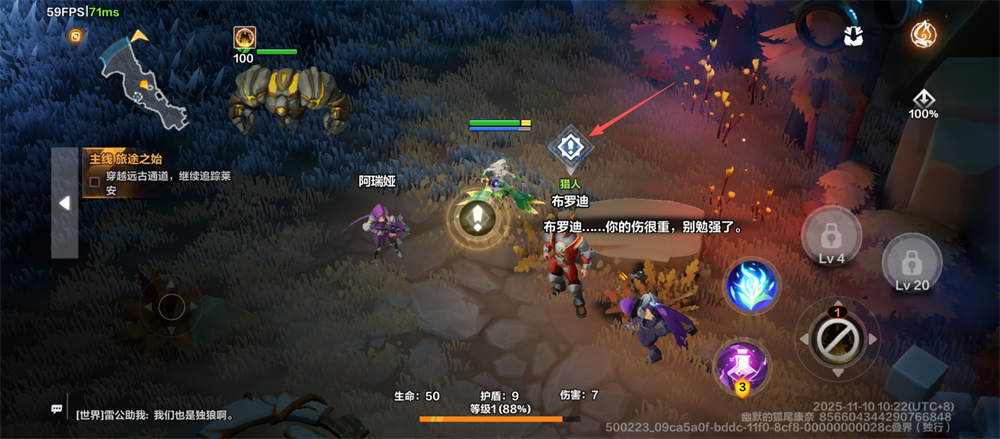Tap the locked Lv 20 skill slot
The image size is (1000, 439).
pos(911,264)
